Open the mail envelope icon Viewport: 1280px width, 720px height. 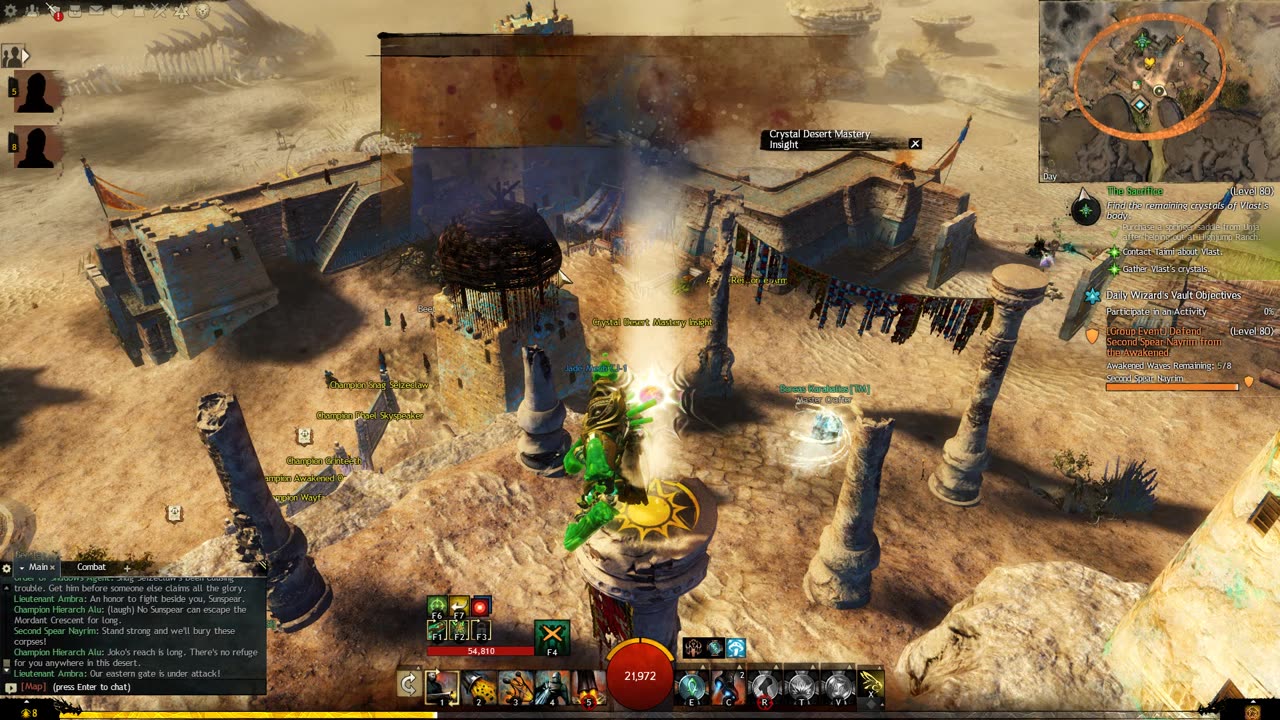(95, 11)
